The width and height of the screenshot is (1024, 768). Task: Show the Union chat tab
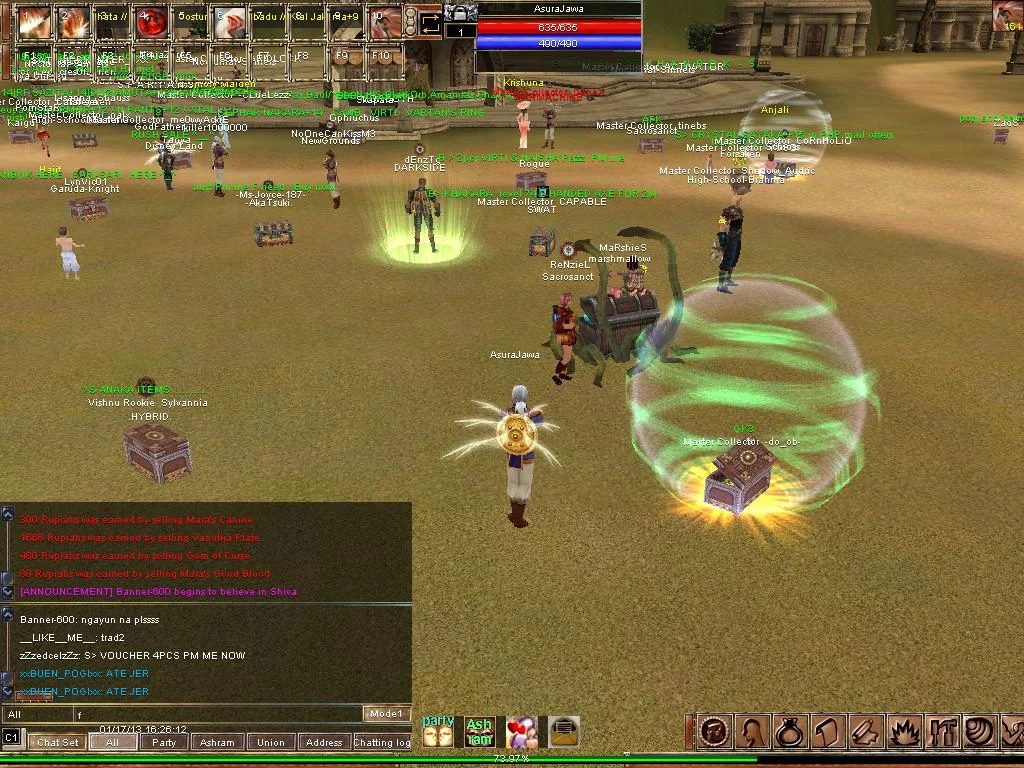click(270, 742)
